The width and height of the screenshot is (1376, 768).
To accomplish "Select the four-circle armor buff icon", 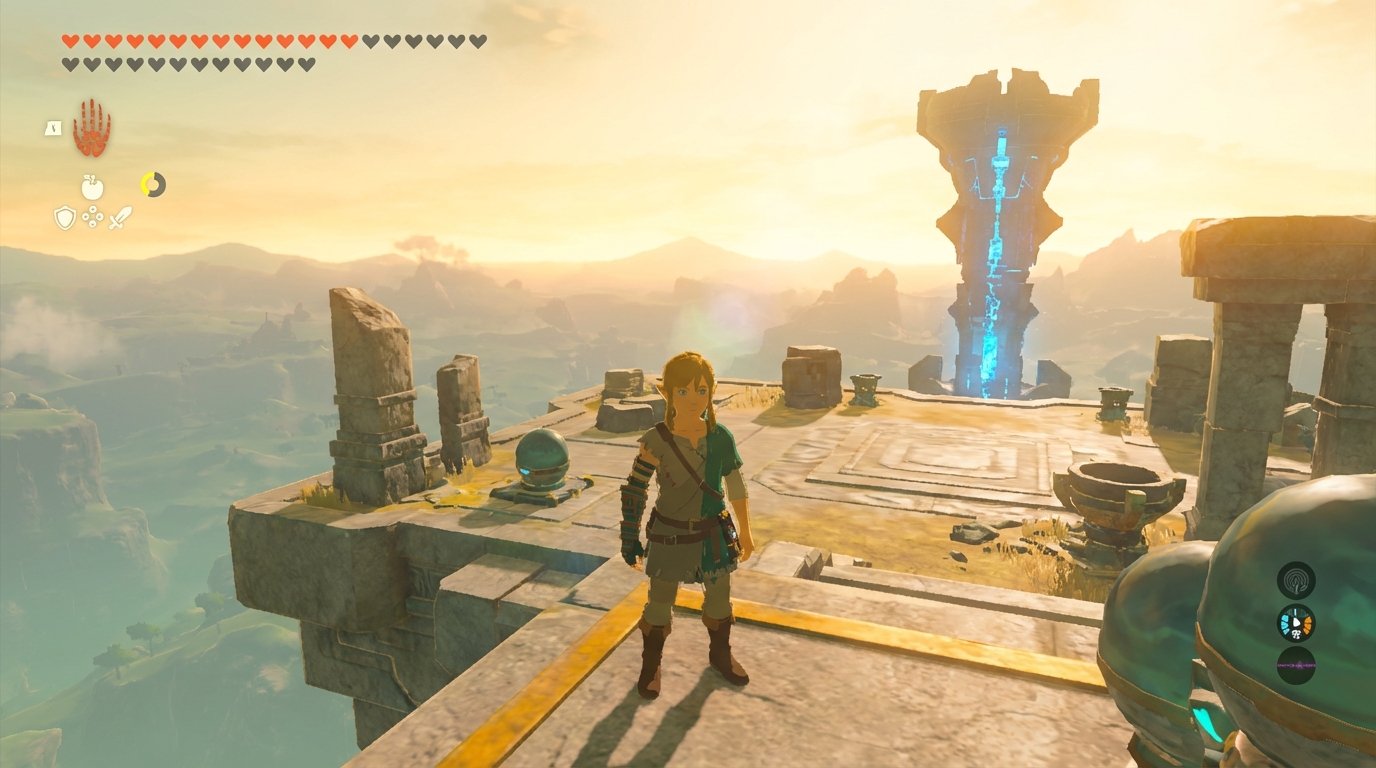I will (92, 217).
